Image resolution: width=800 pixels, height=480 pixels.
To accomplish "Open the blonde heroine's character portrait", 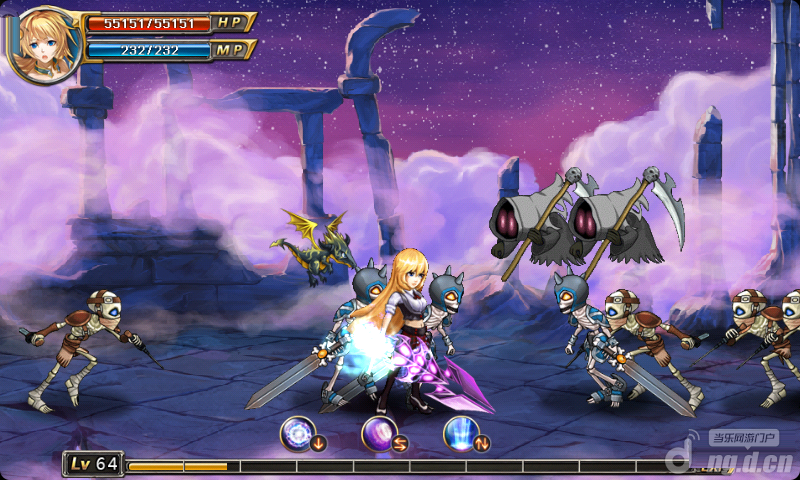I will (x=40, y=42).
